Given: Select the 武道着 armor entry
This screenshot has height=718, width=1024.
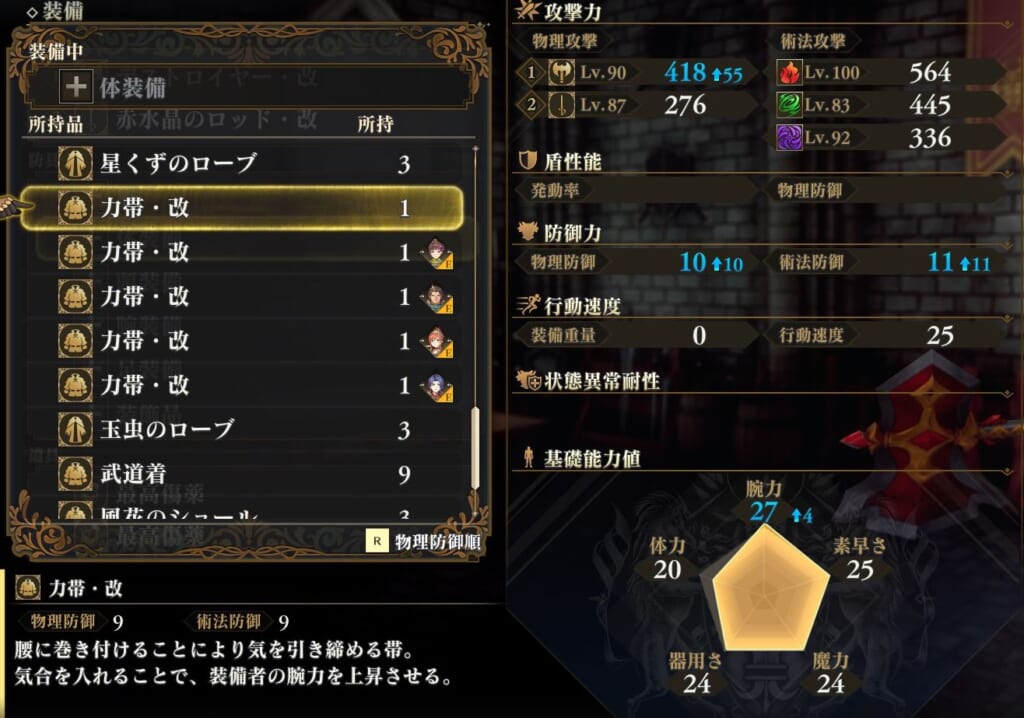Looking at the screenshot, I should pos(240,474).
